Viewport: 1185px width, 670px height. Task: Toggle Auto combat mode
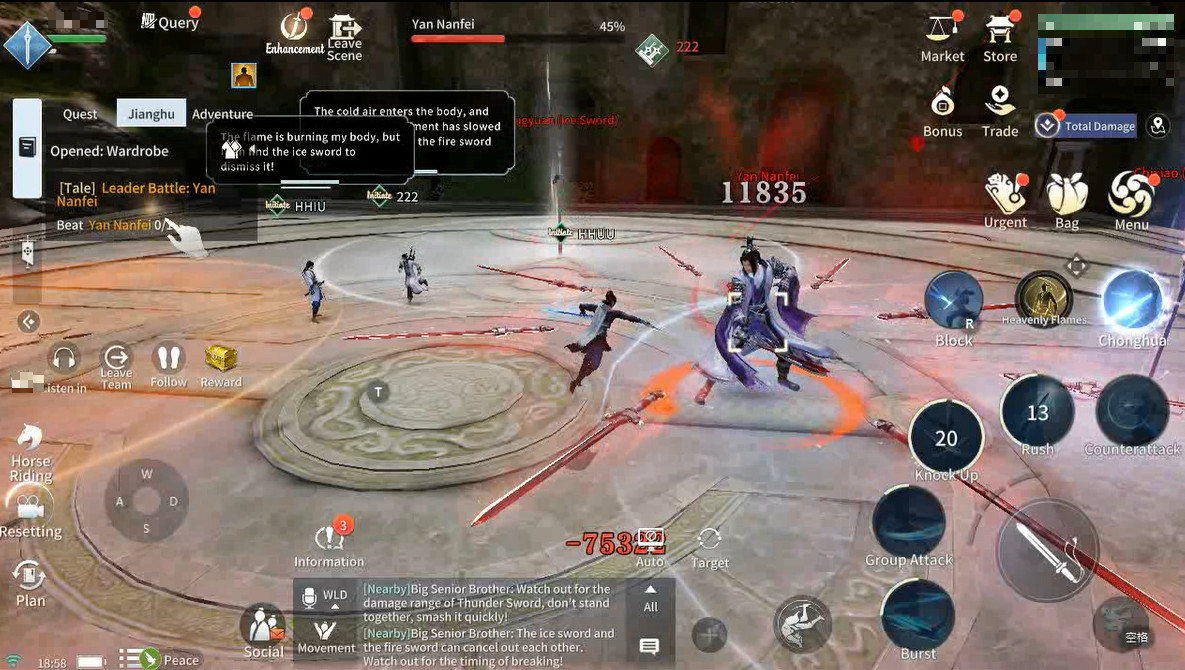650,546
